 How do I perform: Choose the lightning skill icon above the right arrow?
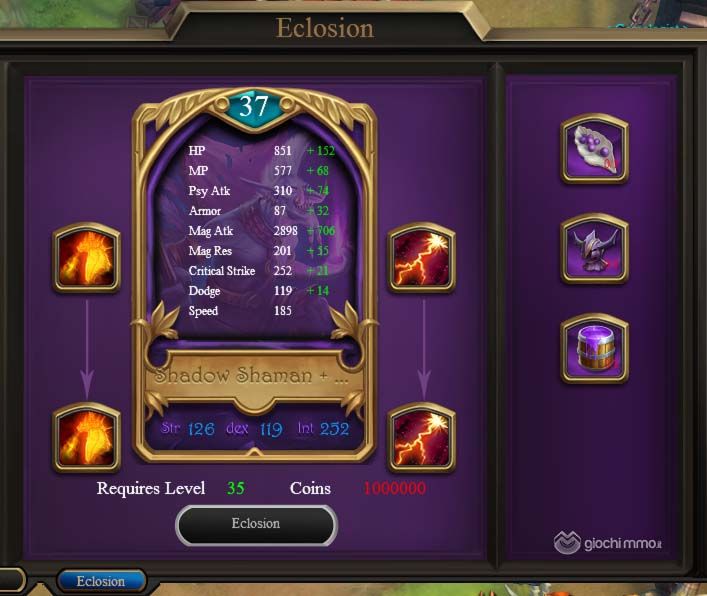click(422, 258)
